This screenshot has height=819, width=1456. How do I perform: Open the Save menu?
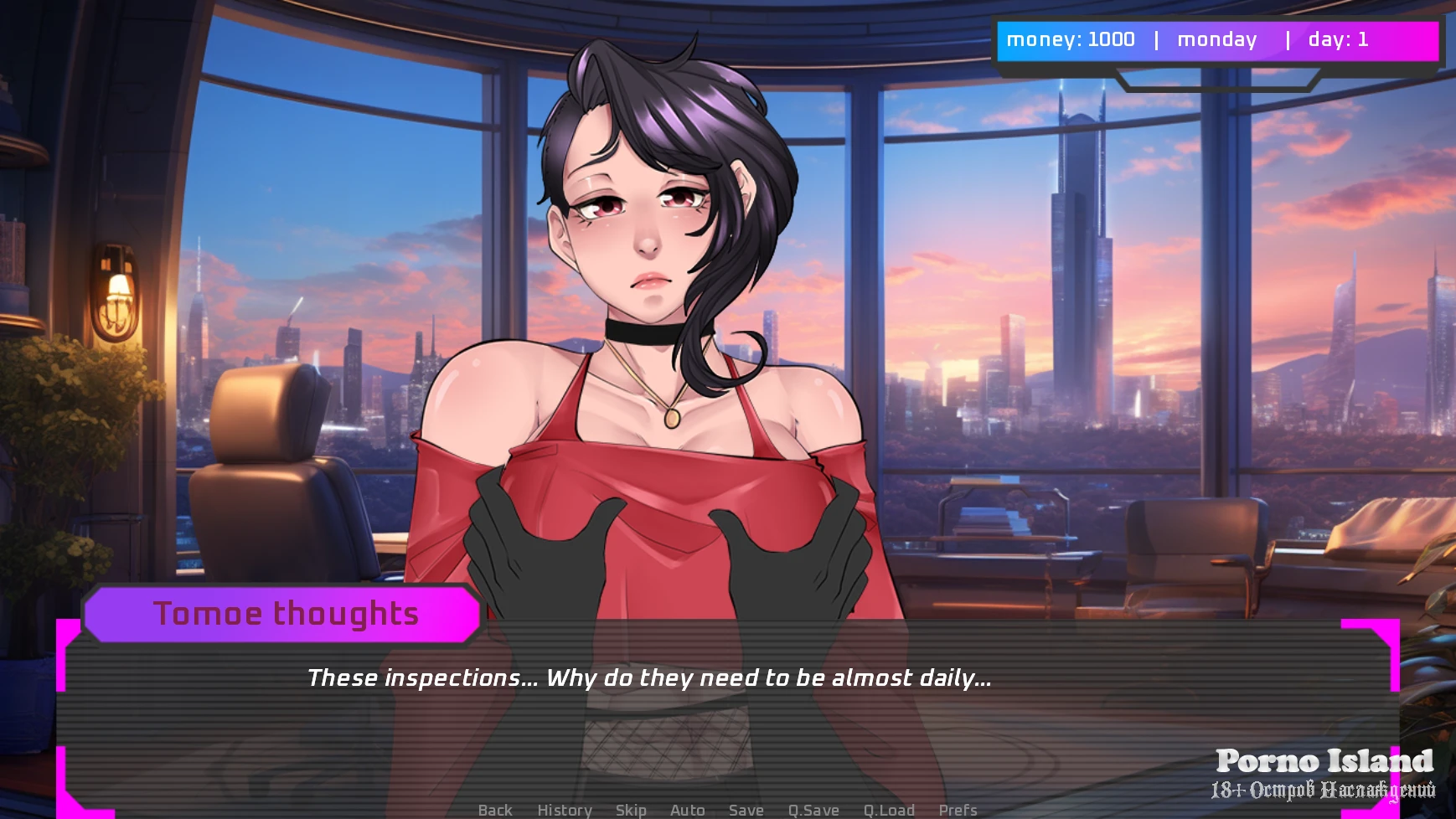pos(746,810)
